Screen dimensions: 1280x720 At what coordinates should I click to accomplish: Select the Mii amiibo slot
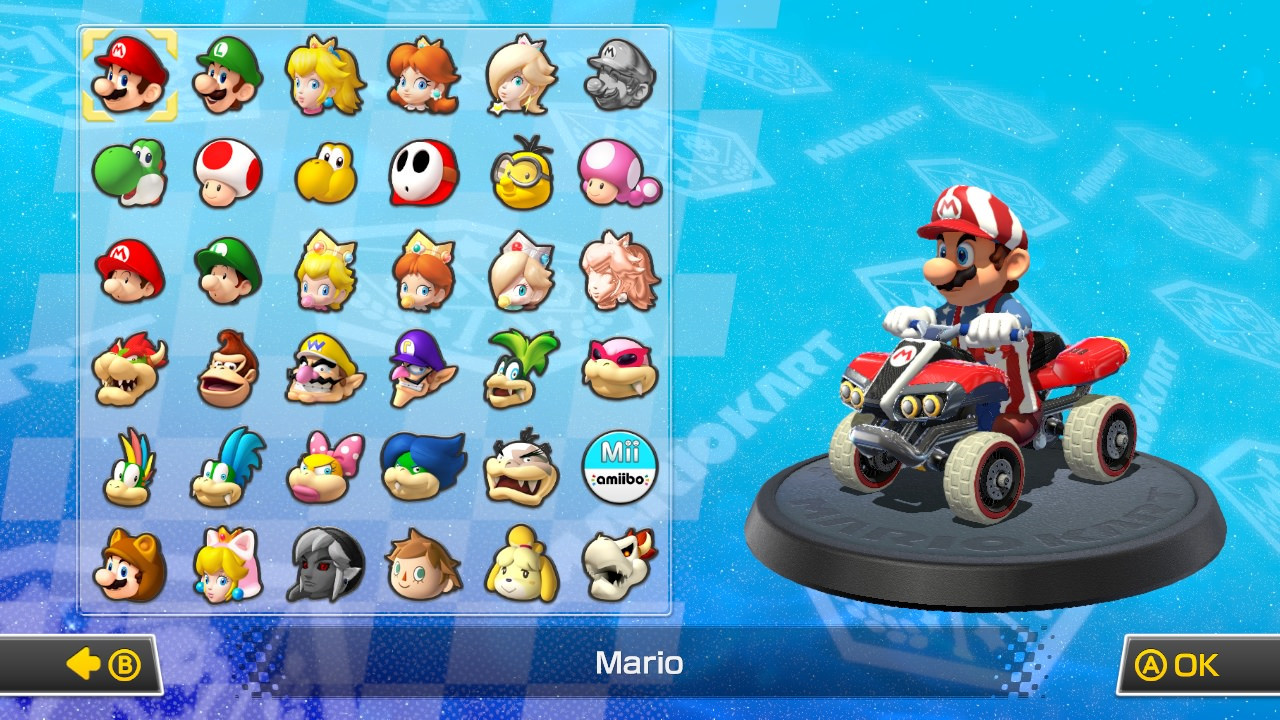tap(618, 467)
